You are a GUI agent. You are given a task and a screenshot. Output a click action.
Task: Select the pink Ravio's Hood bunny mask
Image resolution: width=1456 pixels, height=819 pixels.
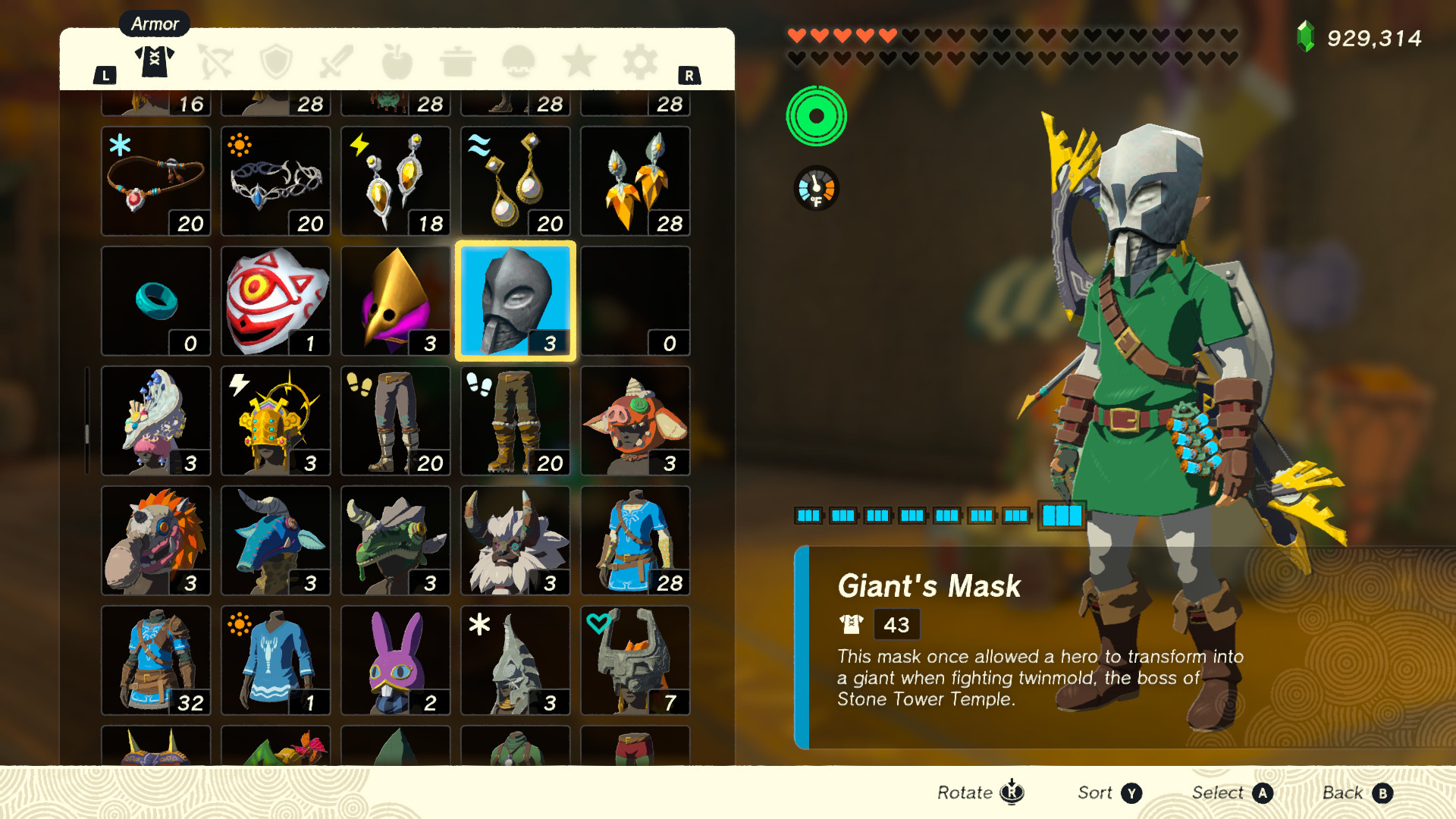point(395,660)
